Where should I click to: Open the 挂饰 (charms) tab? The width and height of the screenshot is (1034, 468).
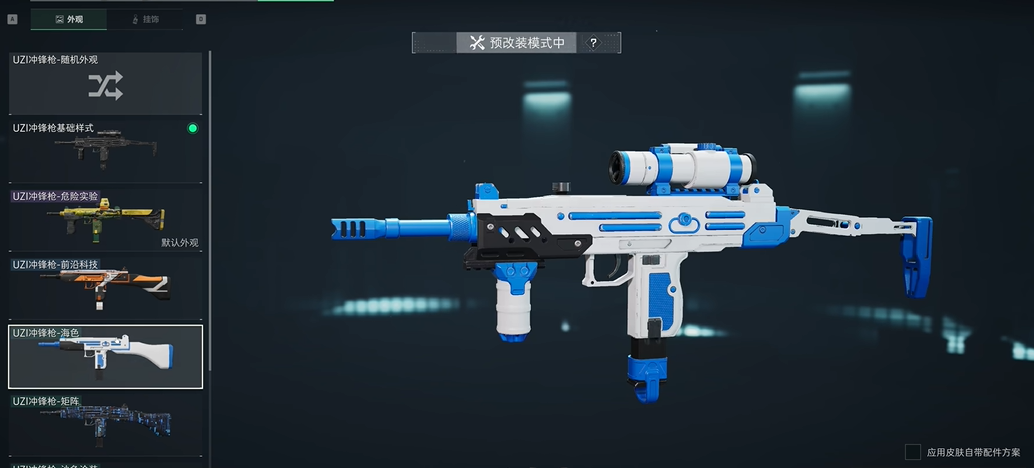coord(144,19)
